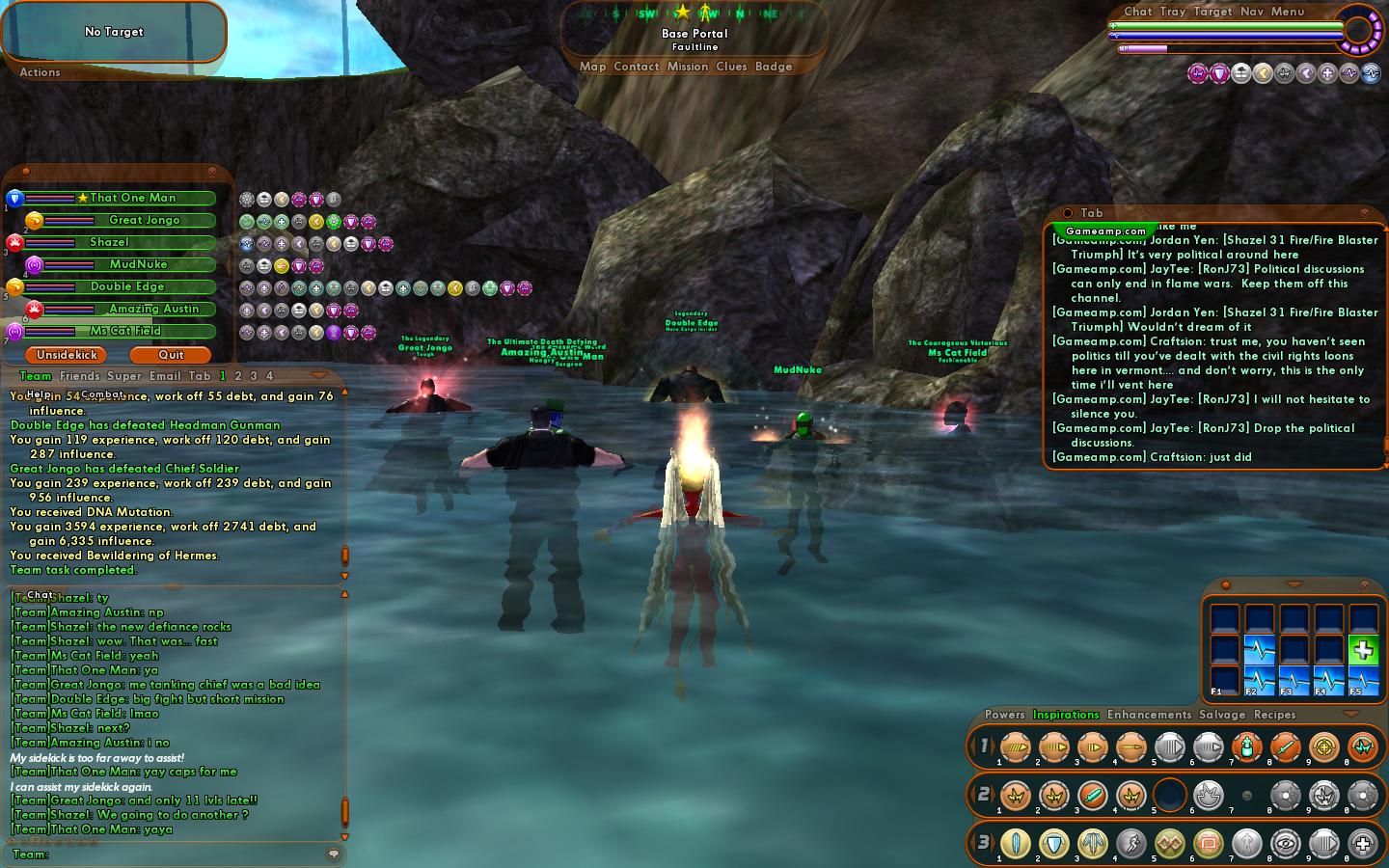Open the Badge window
Screen dimensions: 1389x868
coord(774,67)
